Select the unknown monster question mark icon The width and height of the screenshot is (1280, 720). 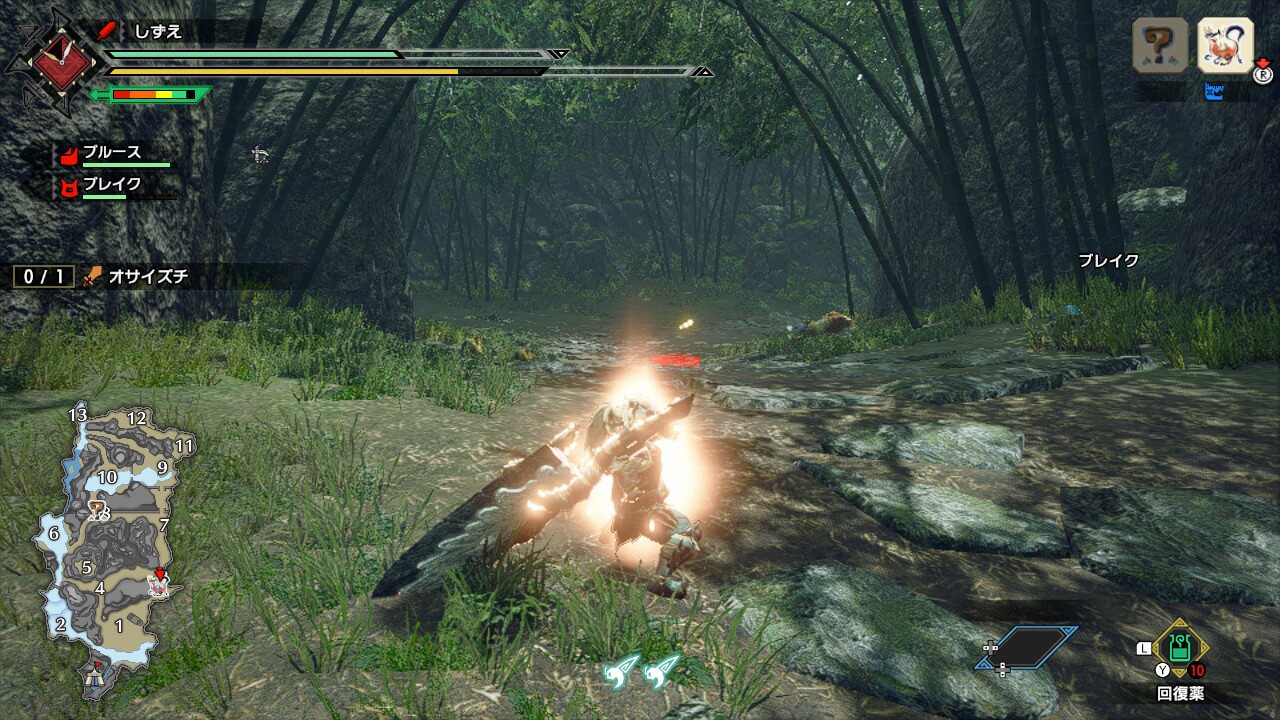pyautogui.click(x=1160, y=45)
